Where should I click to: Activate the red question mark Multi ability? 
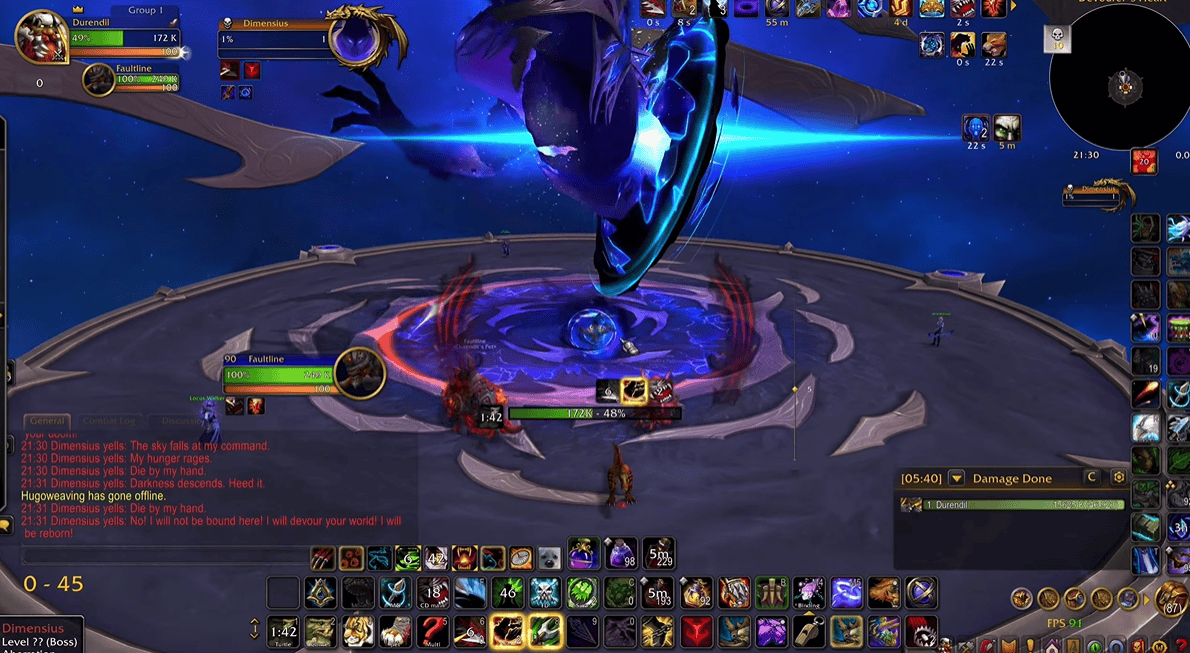coord(433,631)
